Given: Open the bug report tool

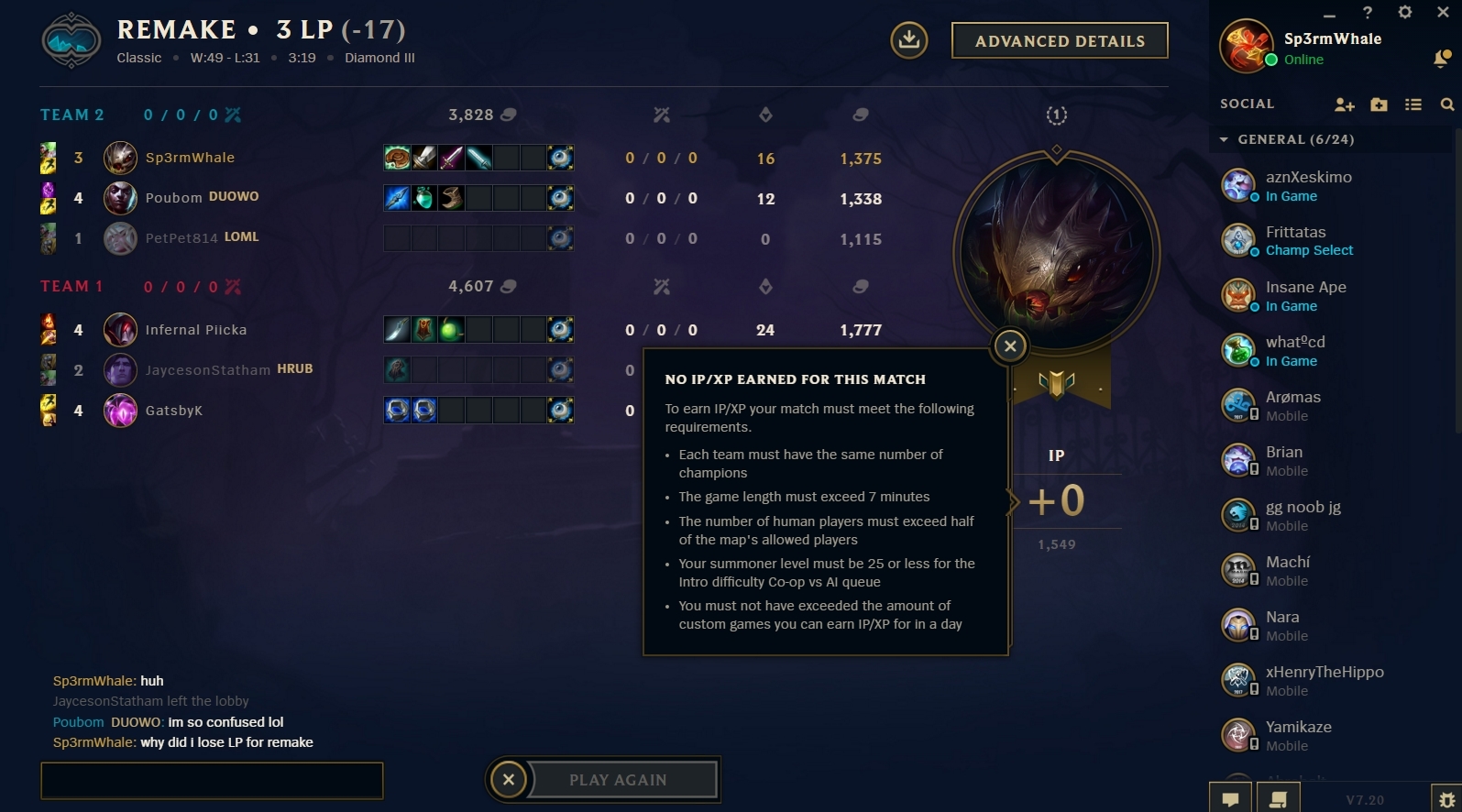Looking at the screenshot, I should point(1446,797).
